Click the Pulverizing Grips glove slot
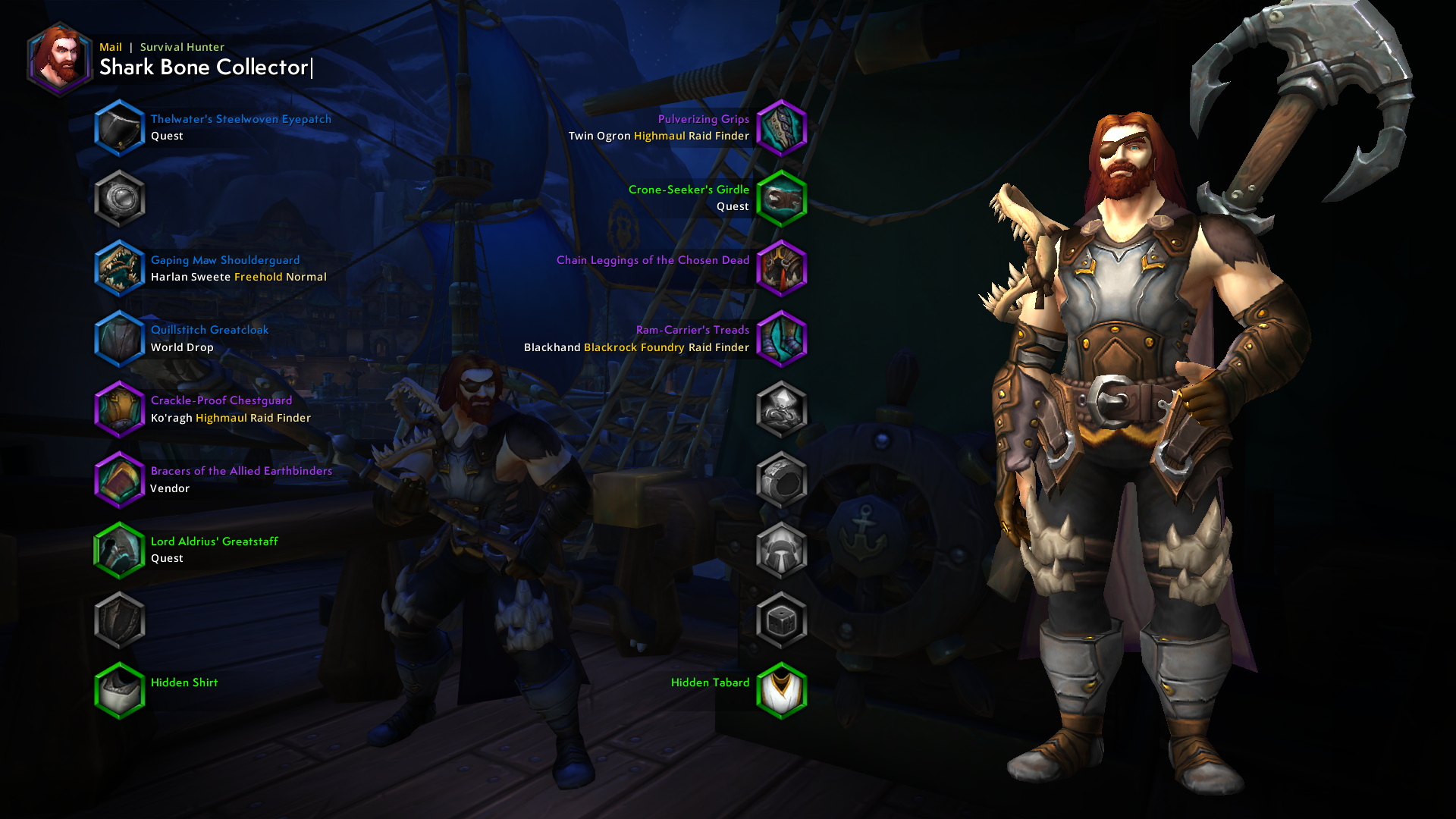Image resolution: width=1456 pixels, height=819 pixels. 782,128
